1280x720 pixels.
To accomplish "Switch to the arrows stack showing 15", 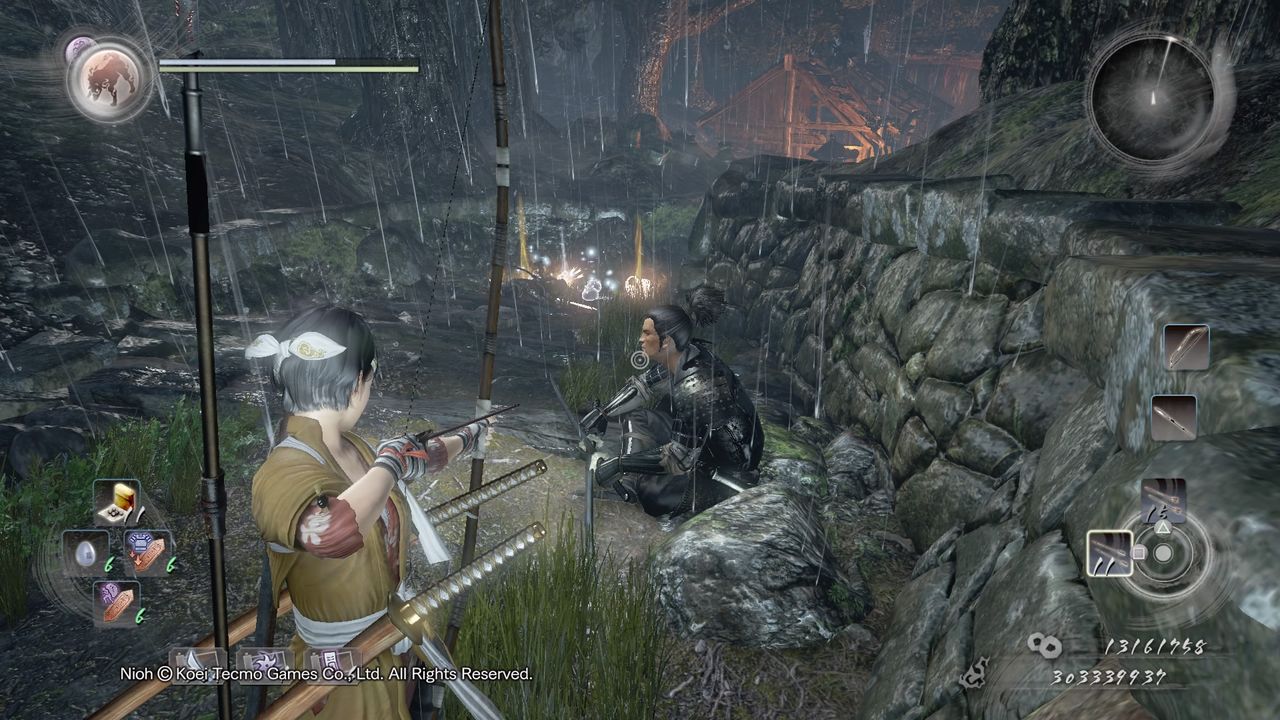I will 1164,501.
